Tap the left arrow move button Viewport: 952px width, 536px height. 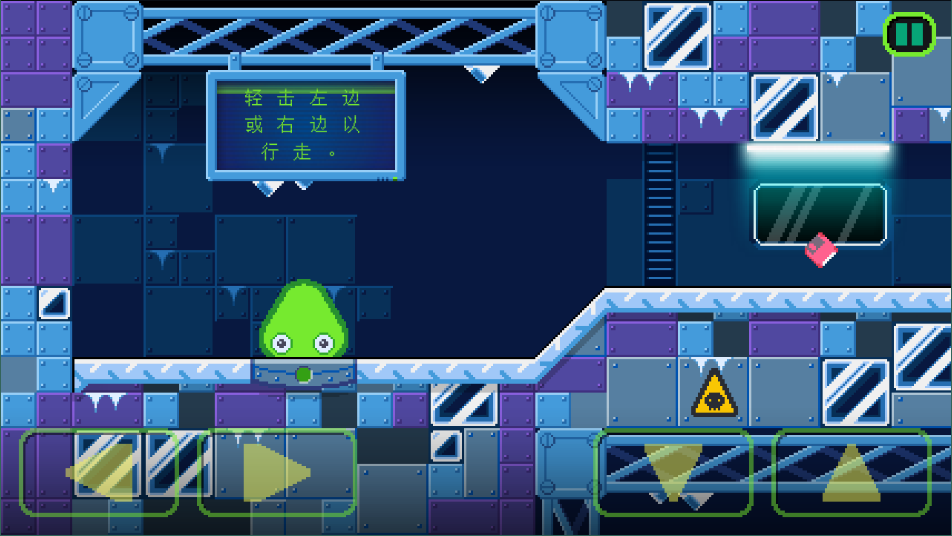(x=99, y=472)
